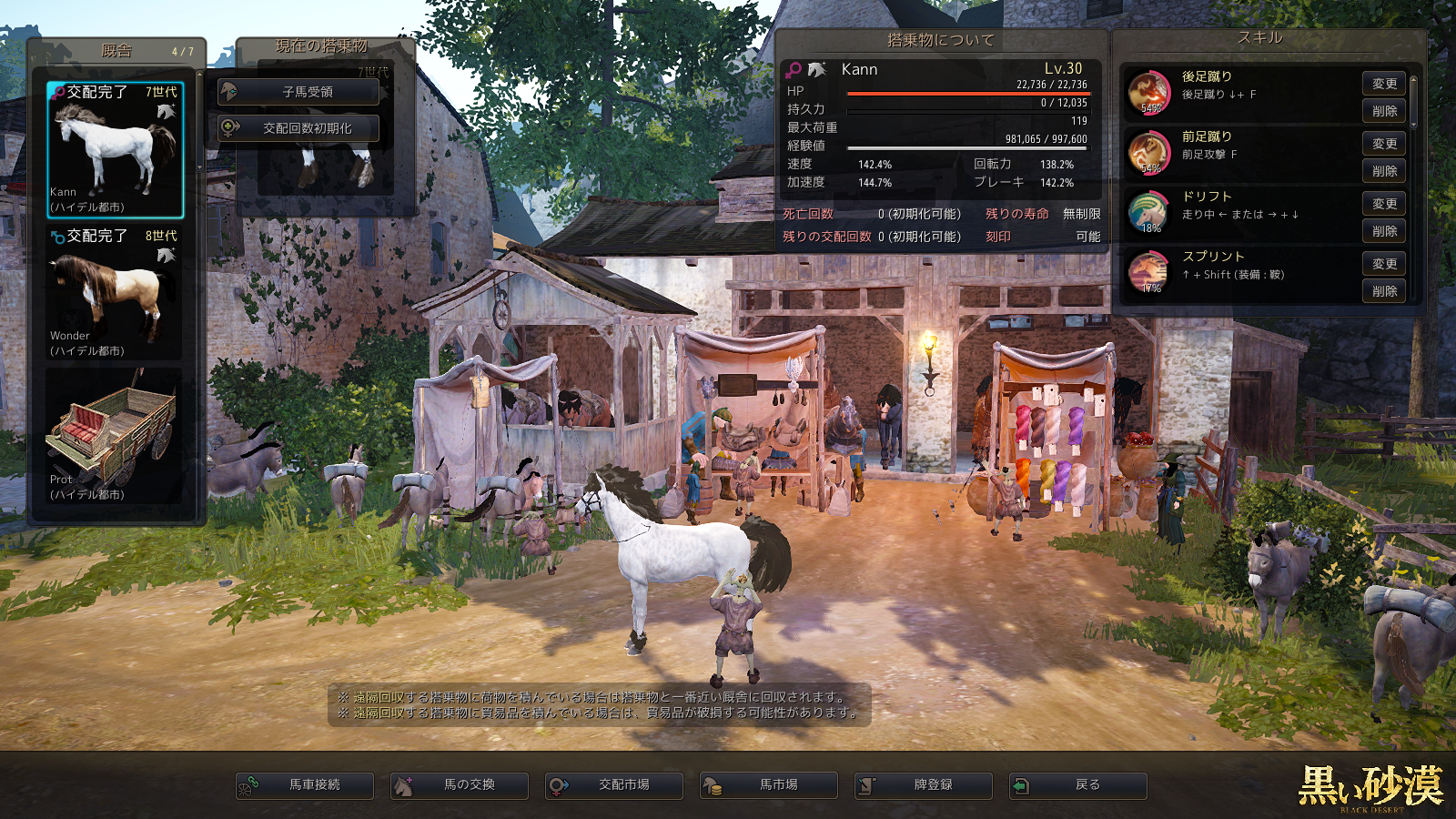Go back with the 戻る button
Image resolution: width=1456 pixels, height=819 pixels.
pyautogui.click(x=1078, y=785)
